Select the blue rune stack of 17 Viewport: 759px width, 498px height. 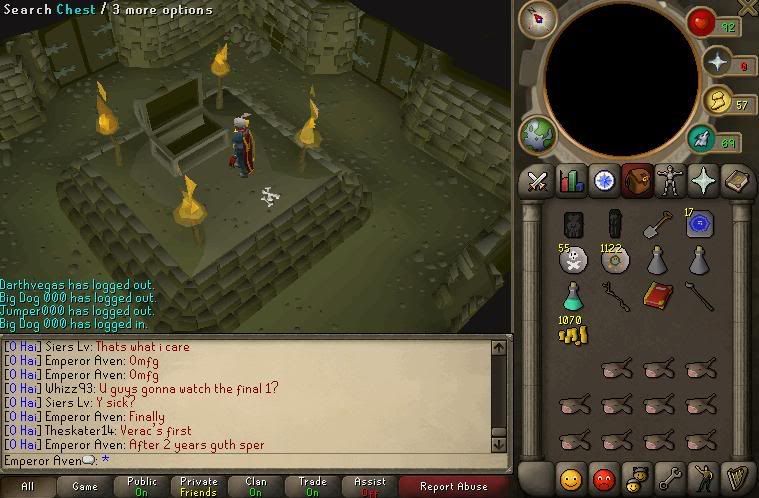click(x=700, y=224)
